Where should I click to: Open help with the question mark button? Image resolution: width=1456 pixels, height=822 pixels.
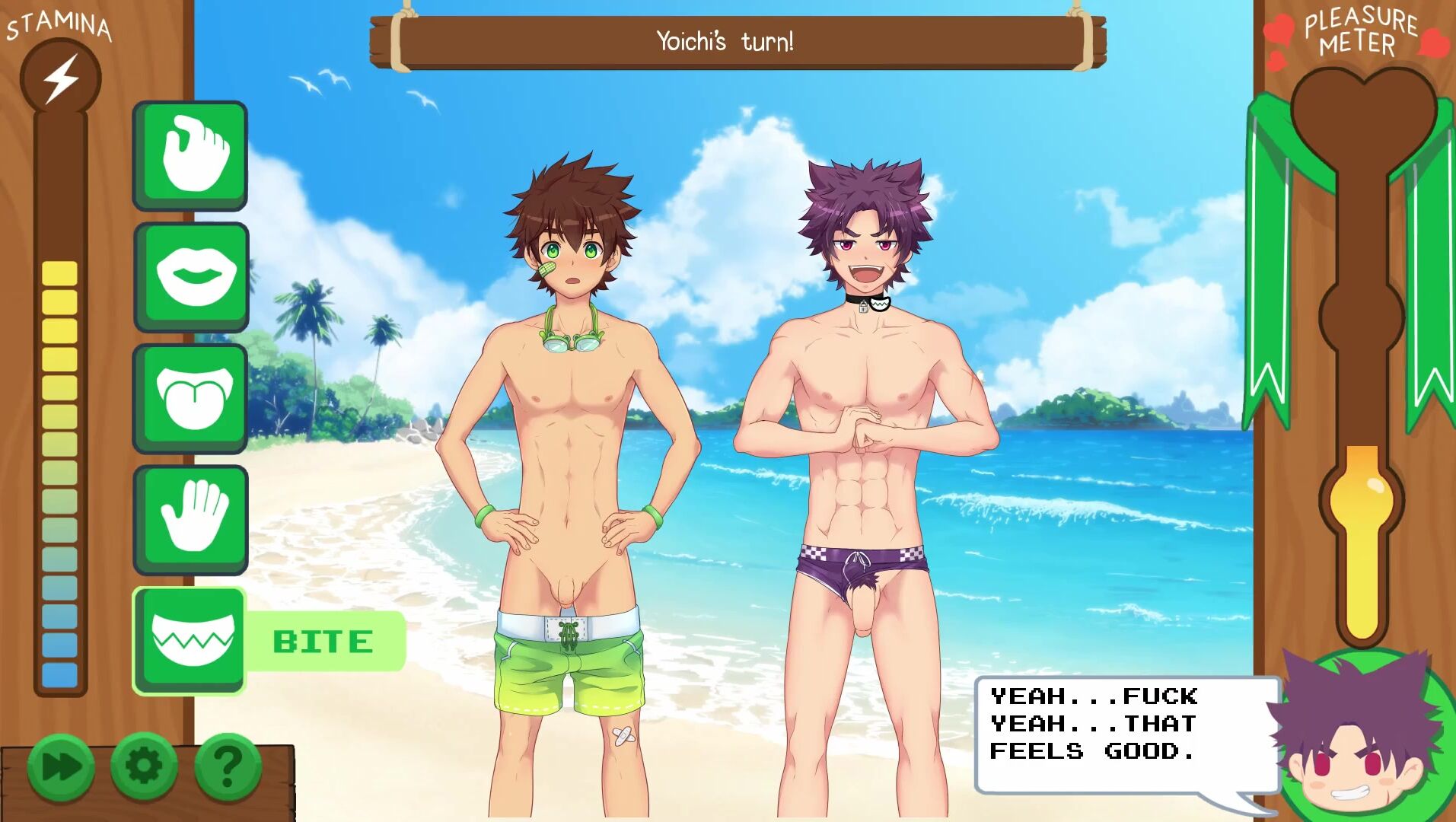click(x=228, y=765)
